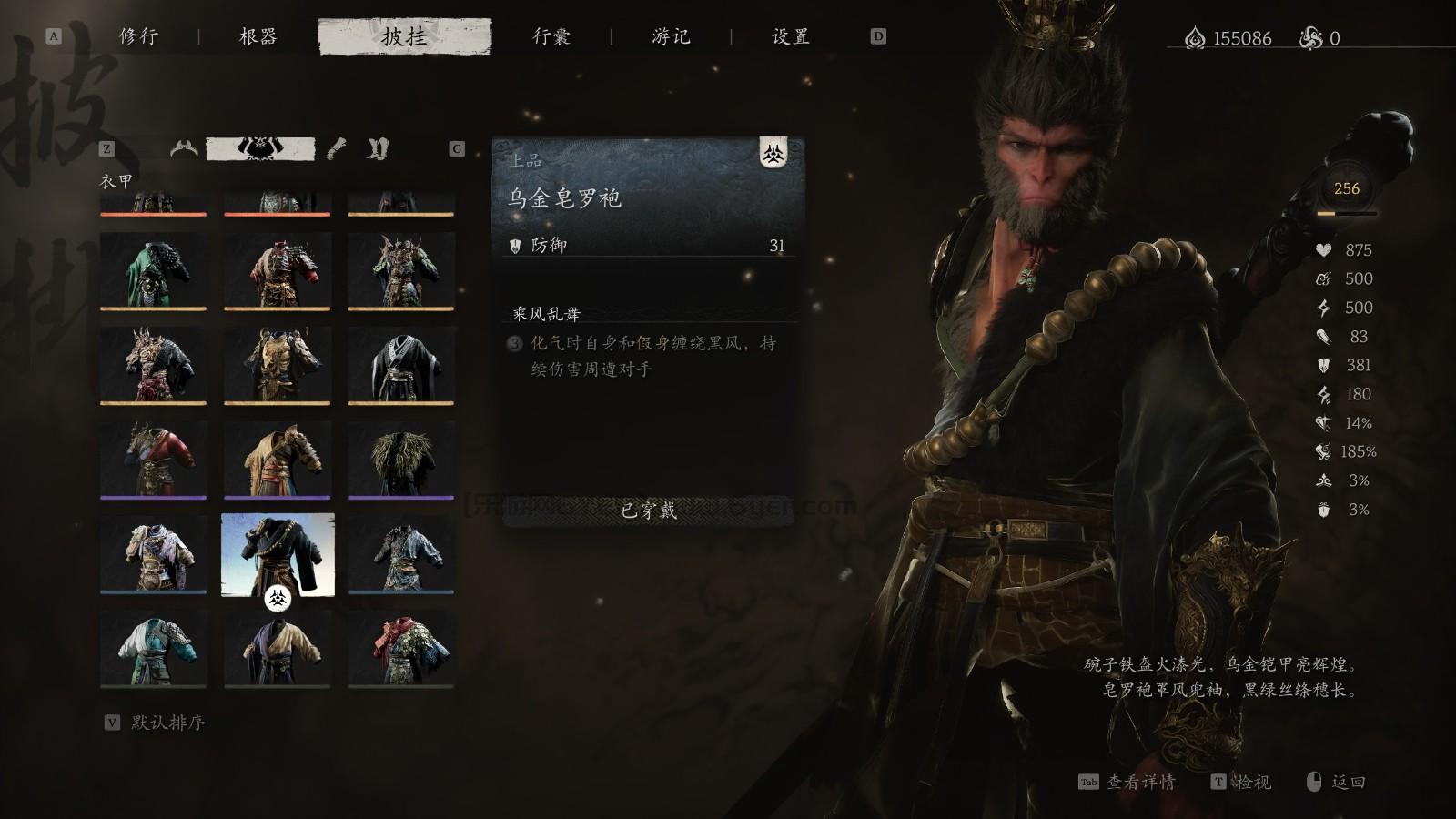
Task: Select the fur cloak armor thumbnail
Action: (401, 460)
